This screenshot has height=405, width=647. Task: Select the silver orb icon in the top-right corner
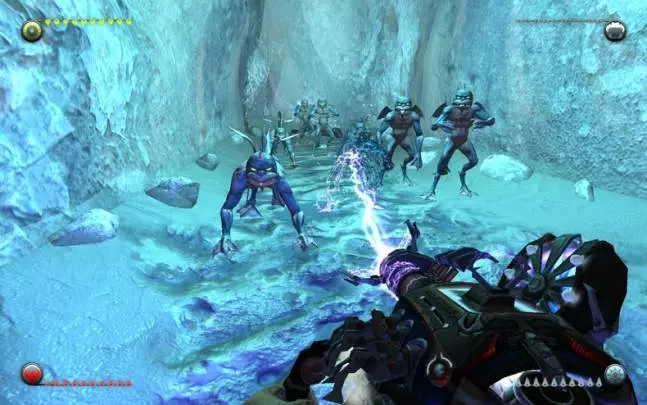(614, 29)
